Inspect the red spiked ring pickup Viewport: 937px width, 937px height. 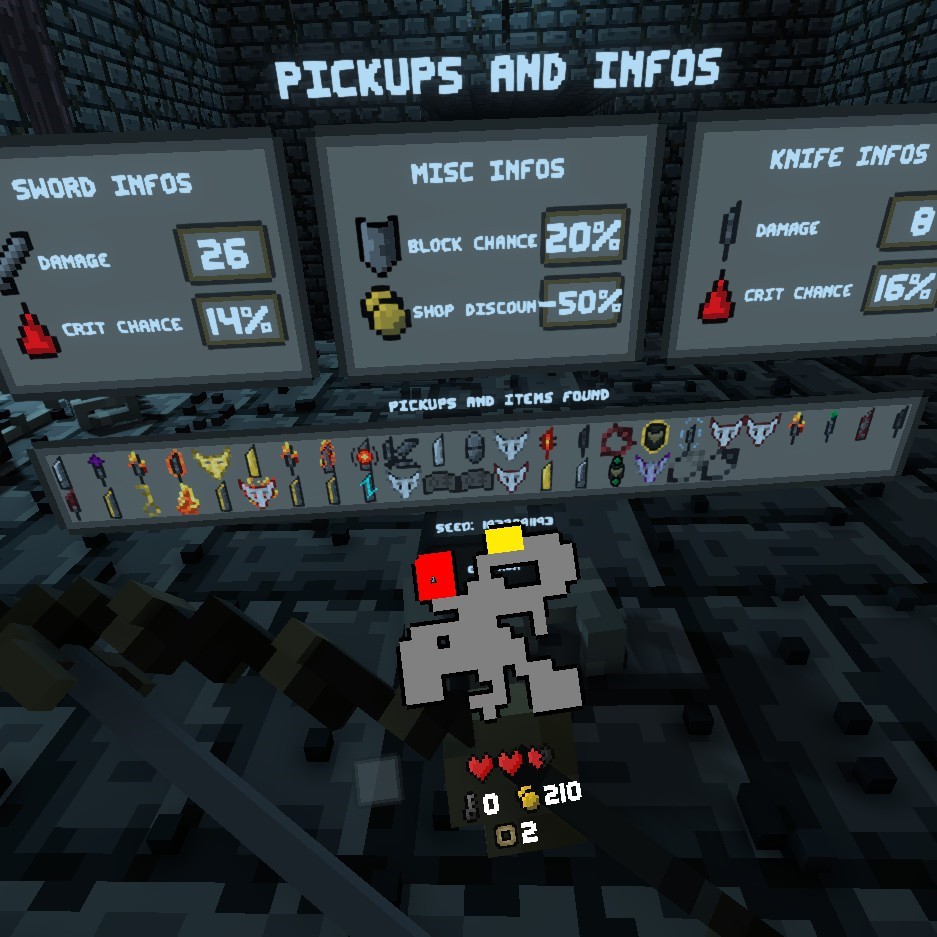(x=617, y=439)
